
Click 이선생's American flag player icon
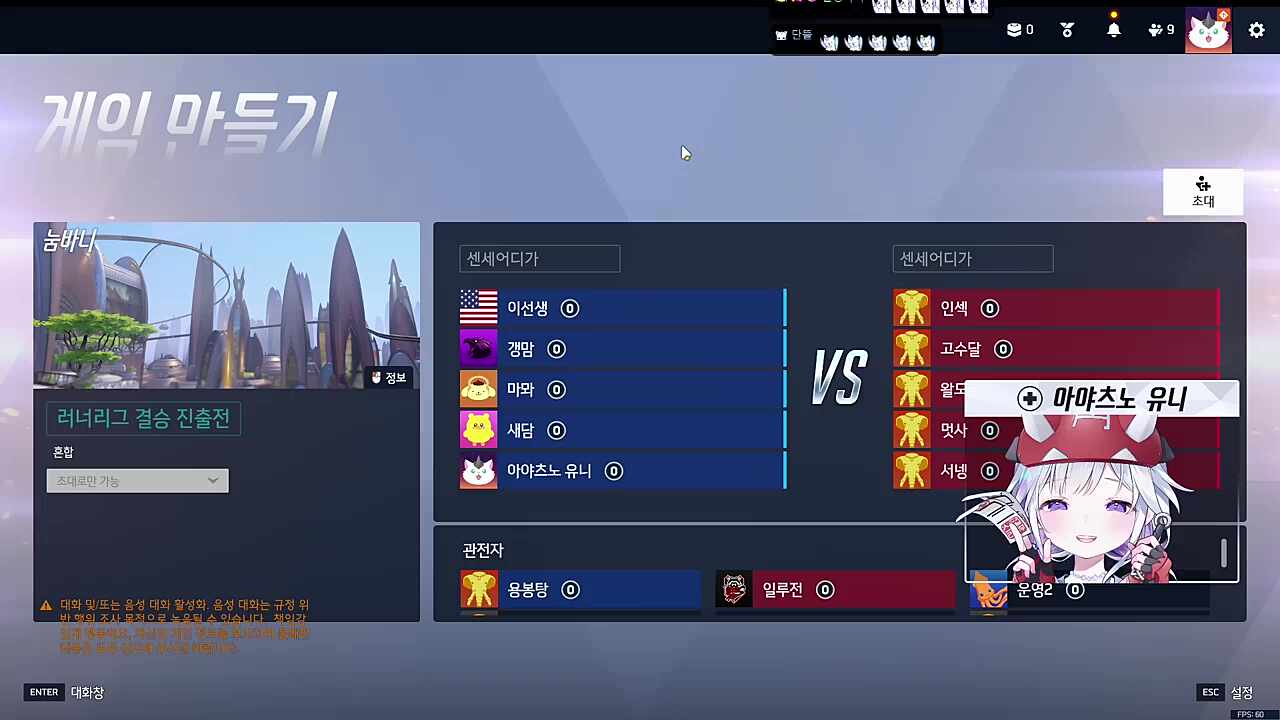[478, 308]
